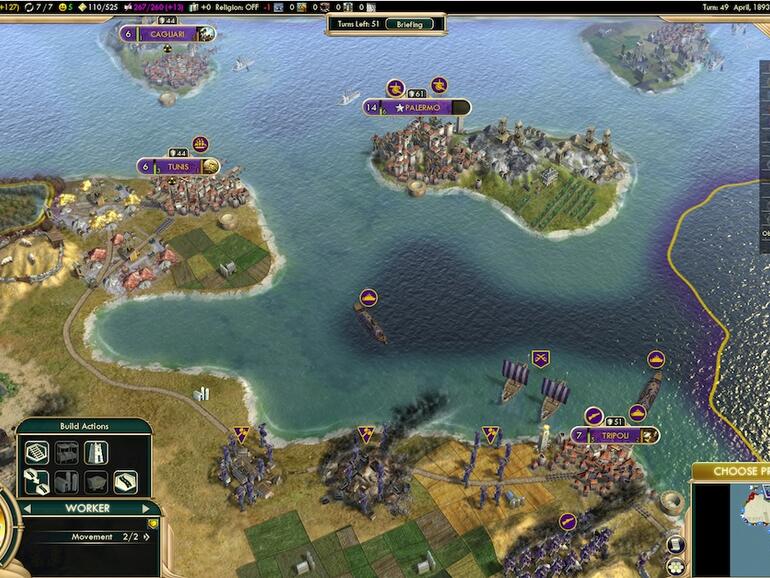Image resolution: width=770 pixels, height=578 pixels.
Task: Choose the build farm action
Action: click(x=37, y=453)
